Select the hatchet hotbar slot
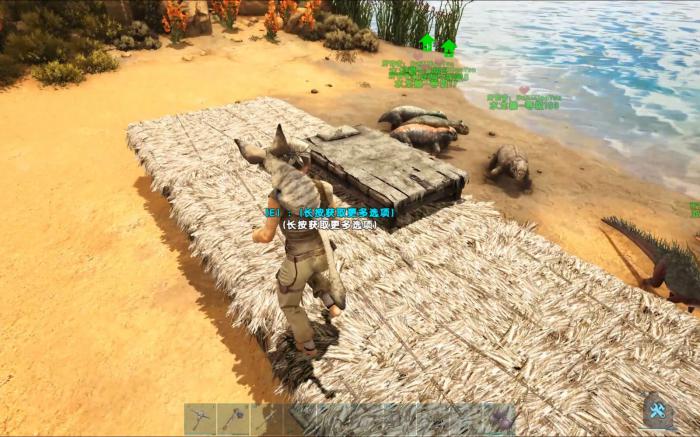700x437 pixels. pos(234,418)
